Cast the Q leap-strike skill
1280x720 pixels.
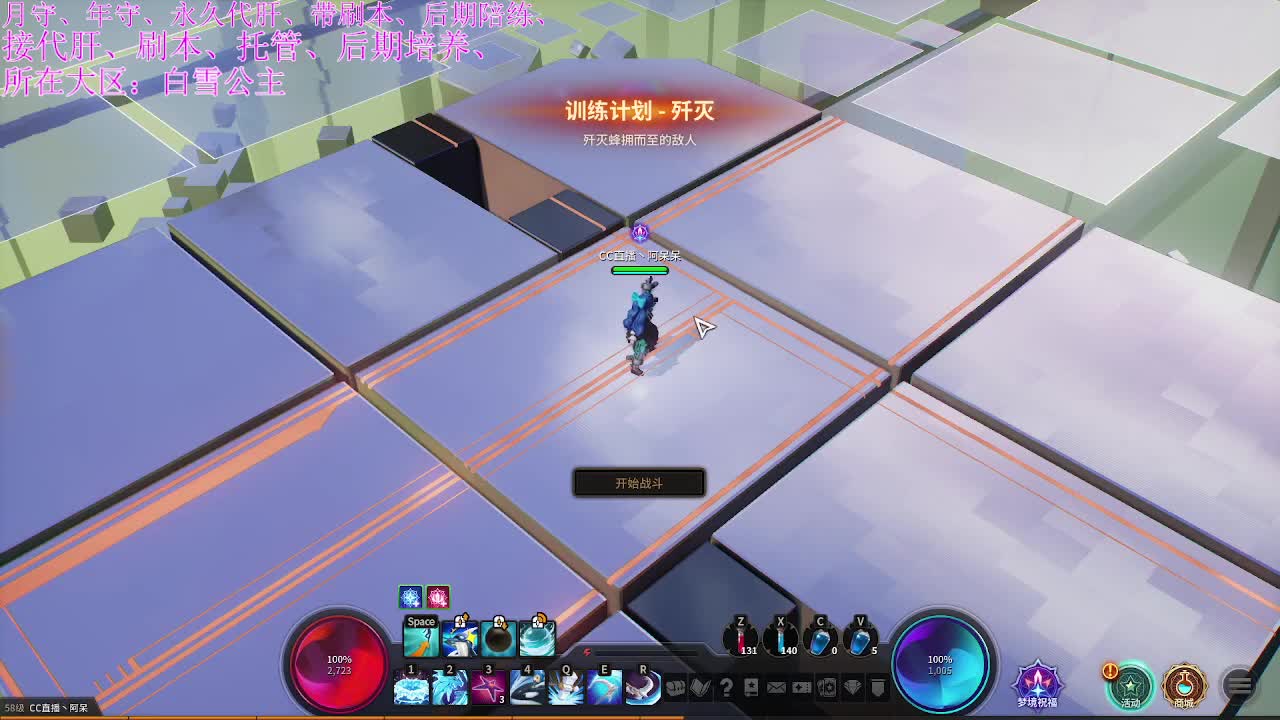[566, 690]
